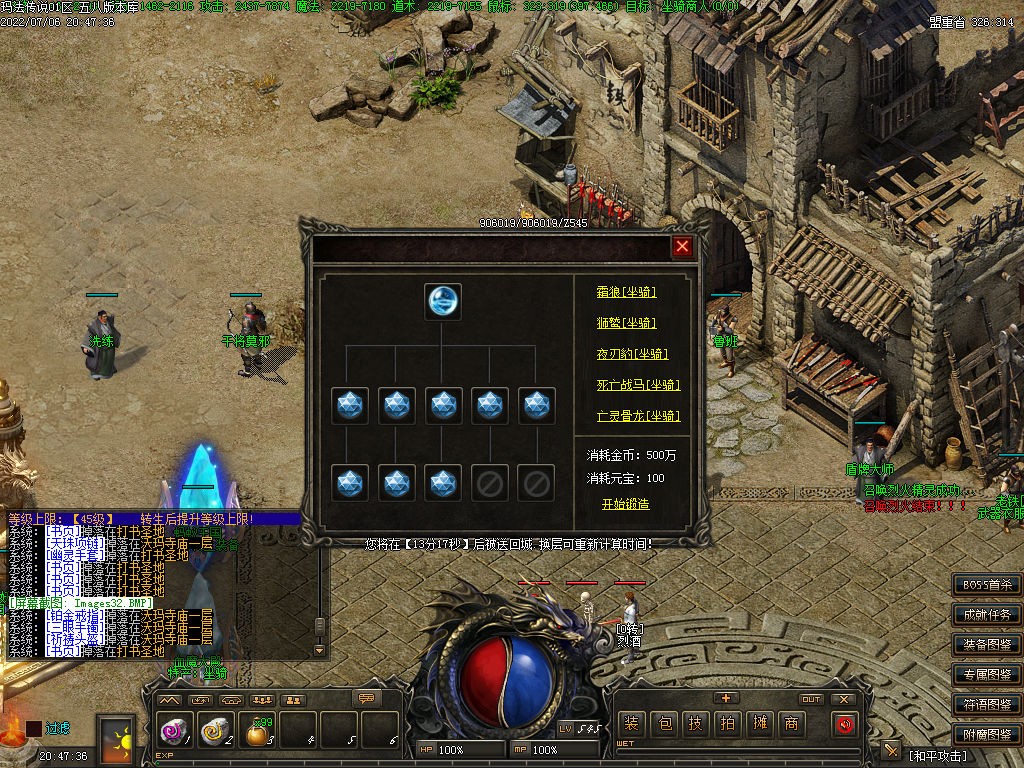Pick the 夜刃豹[坐骑] mount entry
The width and height of the screenshot is (1024, 768).
pyautogui.click(x=632, y=354)
